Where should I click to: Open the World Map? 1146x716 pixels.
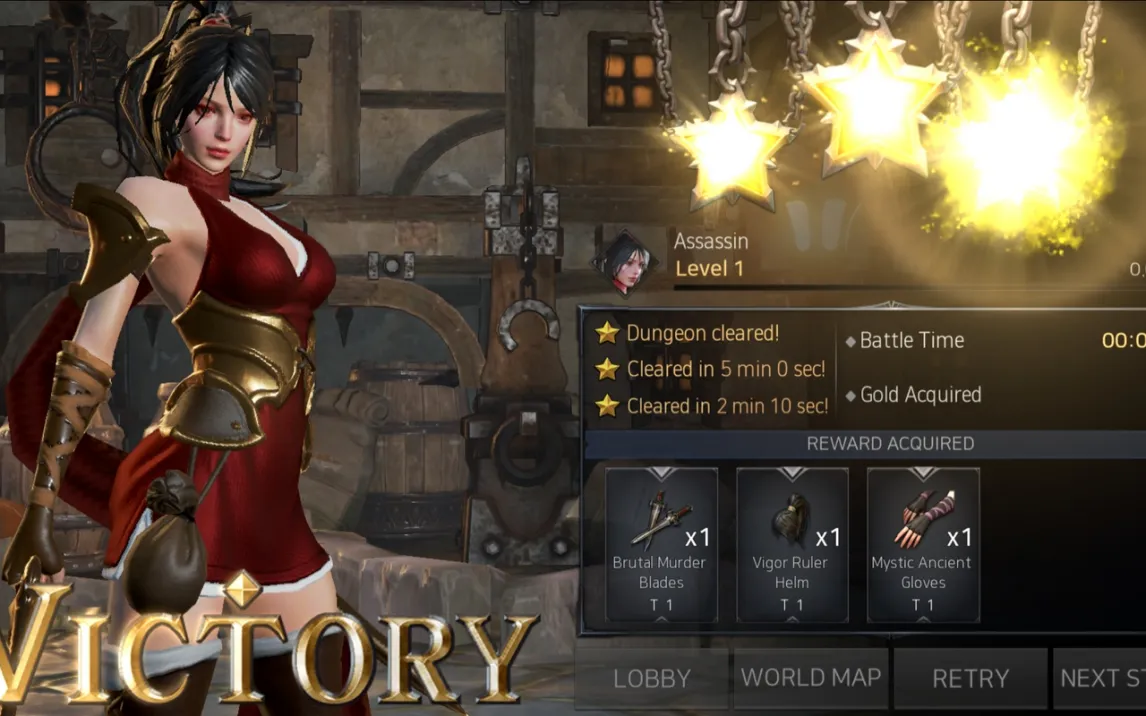click(810, 679)
